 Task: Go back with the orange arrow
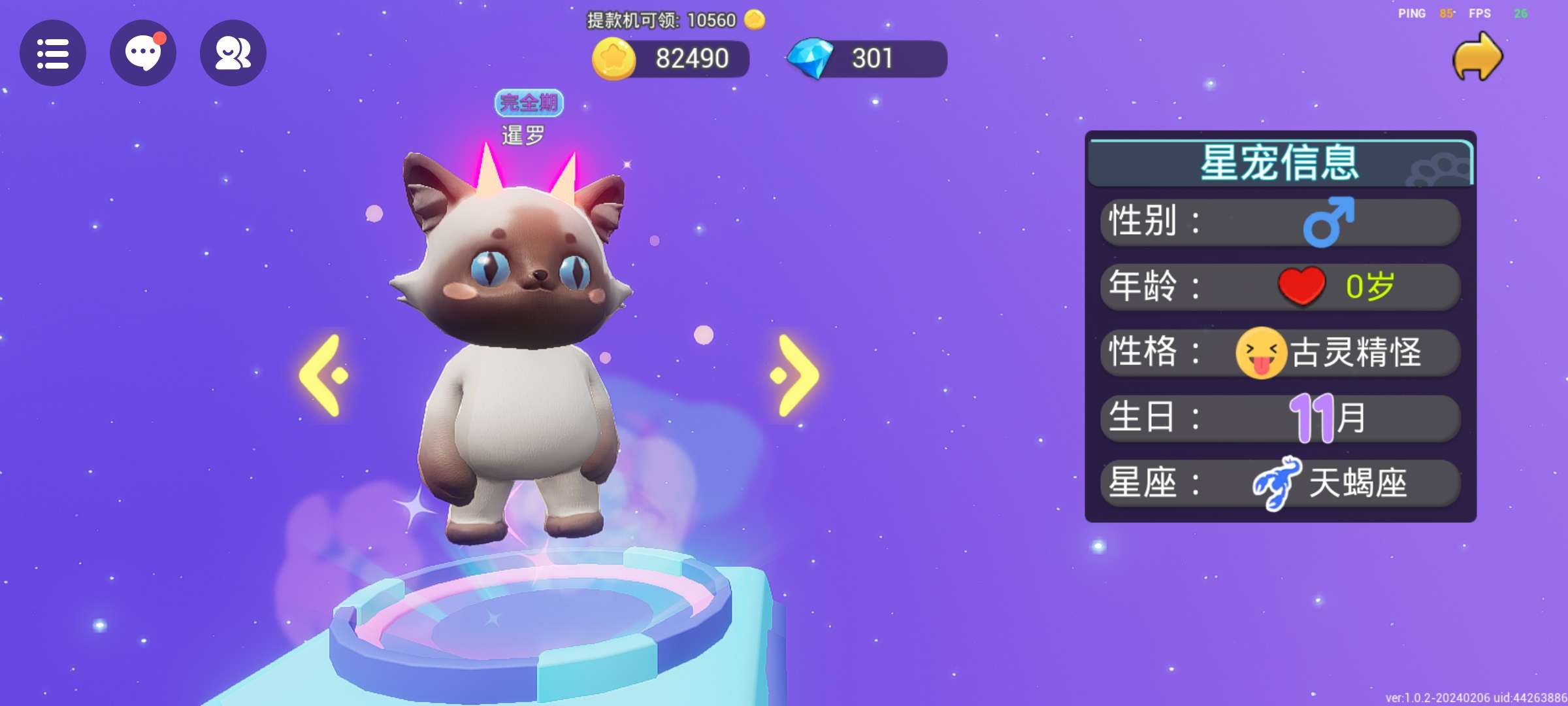(x=1477, y=58)
